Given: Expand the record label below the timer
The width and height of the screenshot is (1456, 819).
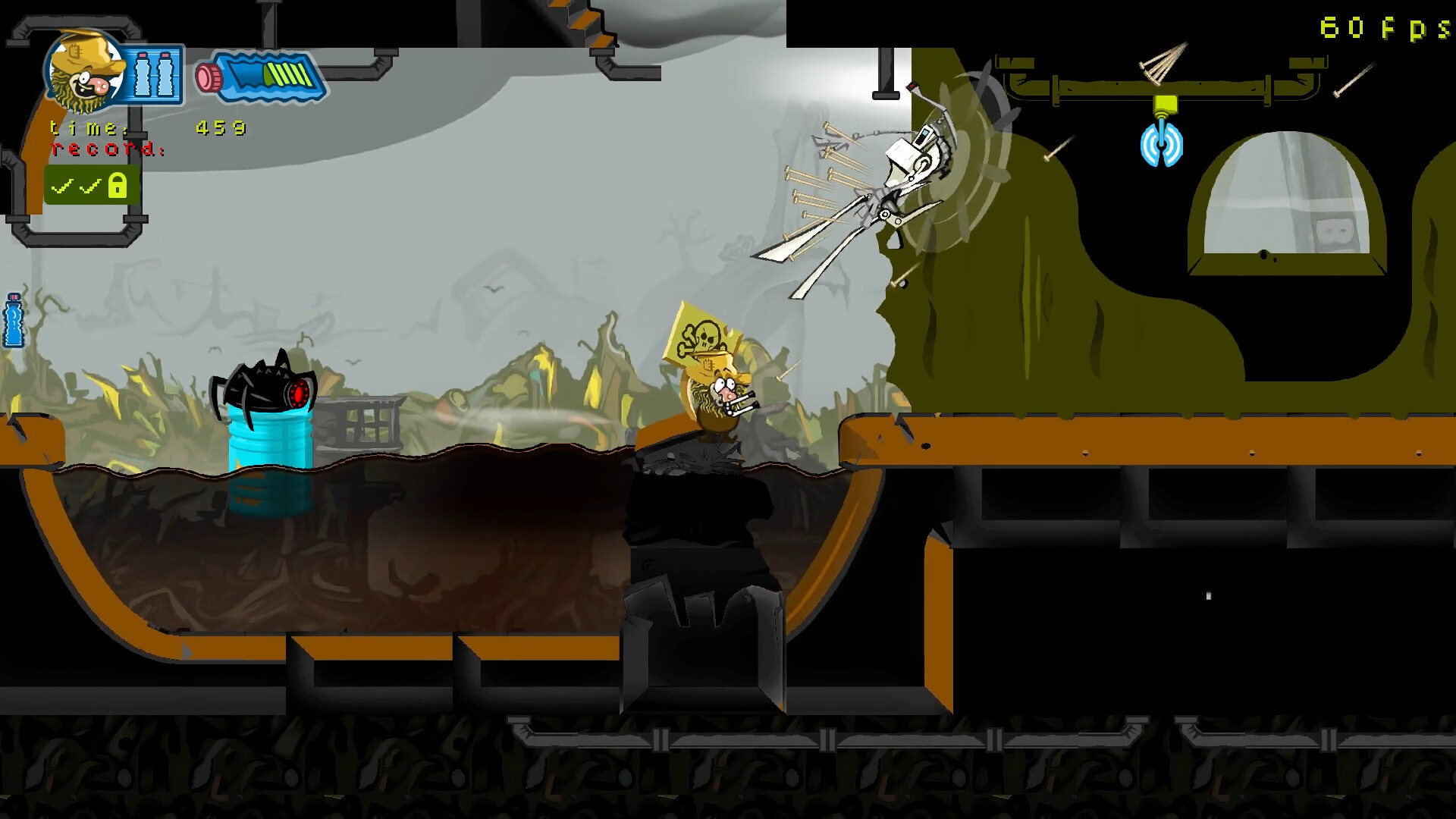Looking at the screenshot, I should [x=106, y=149].
